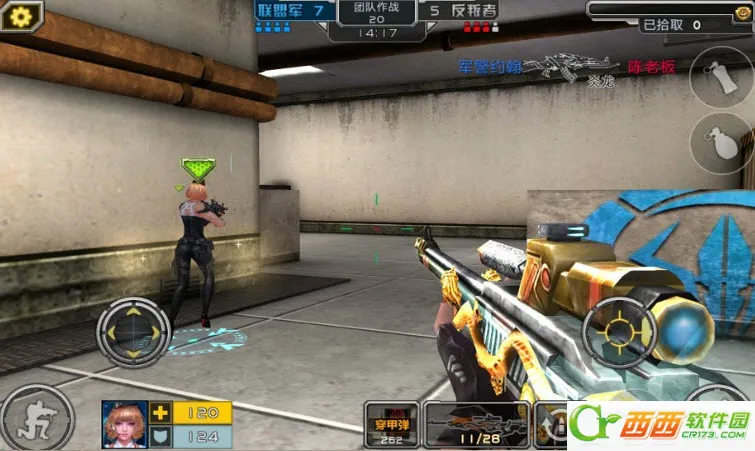Select the sniper rifle weapon slot
755x451 pixels.
[477, 424]
